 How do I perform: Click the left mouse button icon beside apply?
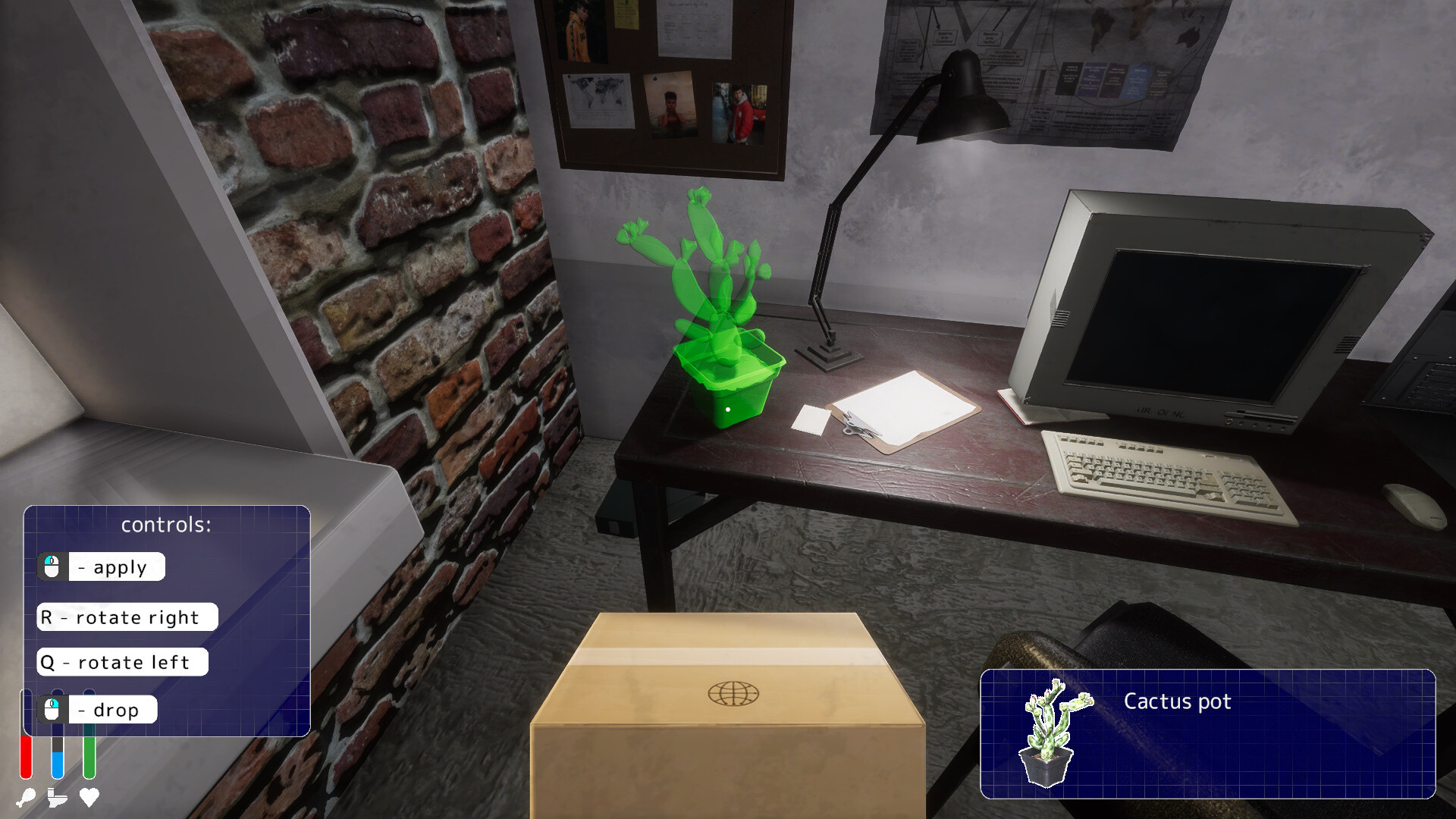point(52,566)
